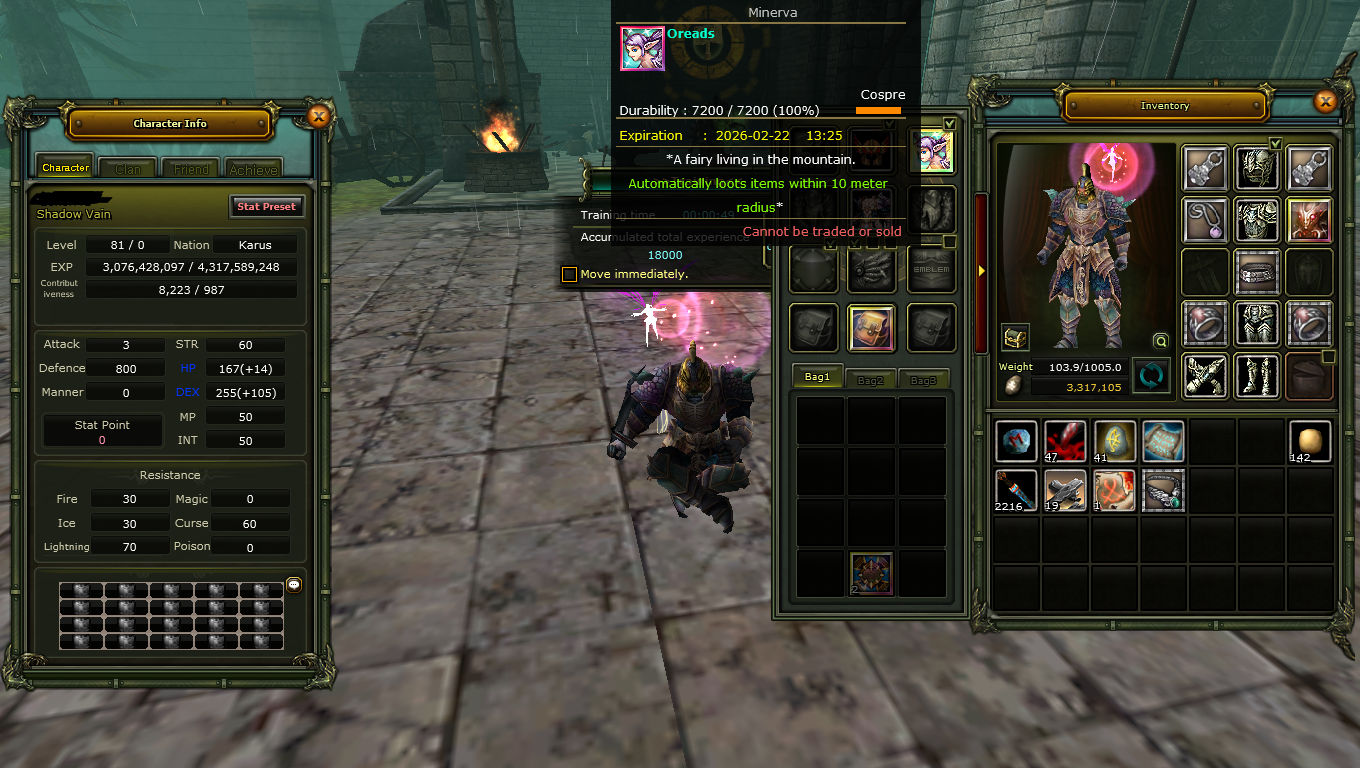Close the Character Info window
Image resolution: width=1360 pixels, height=768 pixels.
tap(318, 117)
